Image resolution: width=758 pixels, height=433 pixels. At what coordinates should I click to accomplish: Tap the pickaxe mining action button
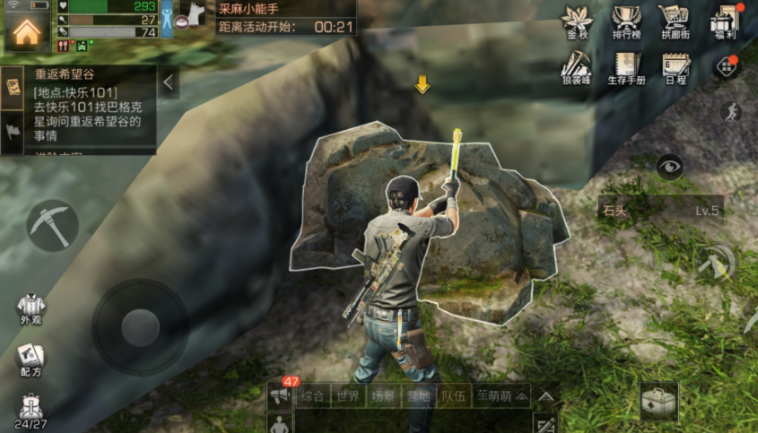pyautogui.click(x=51, y=225)
